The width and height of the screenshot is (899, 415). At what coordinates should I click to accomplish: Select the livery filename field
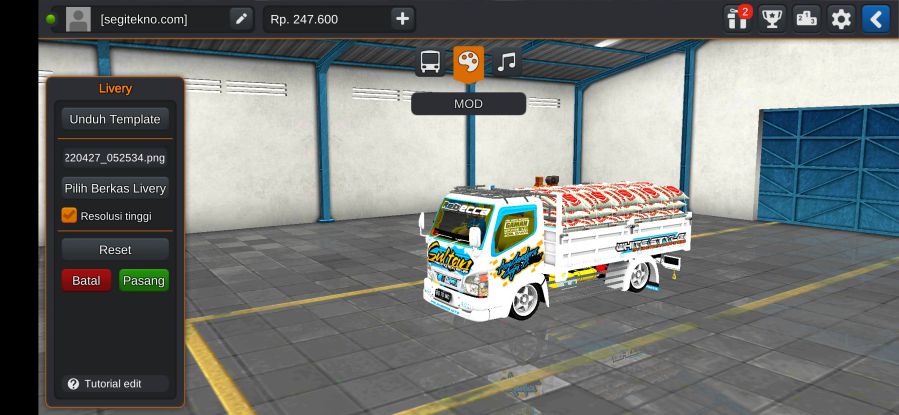(114, 157)
